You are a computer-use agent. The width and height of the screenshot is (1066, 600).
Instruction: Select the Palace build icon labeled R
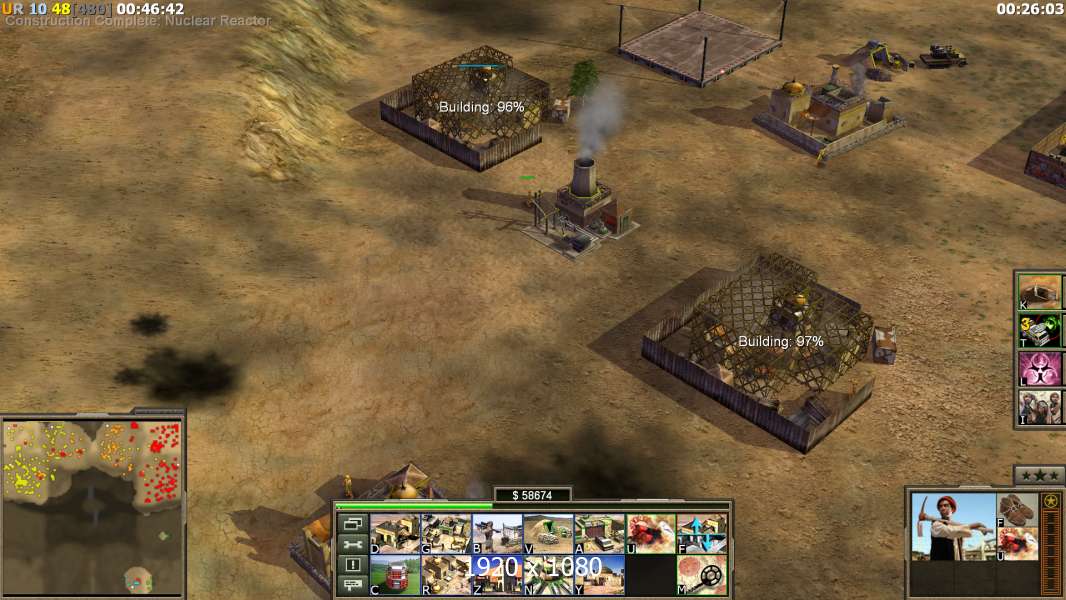[446, 574]
